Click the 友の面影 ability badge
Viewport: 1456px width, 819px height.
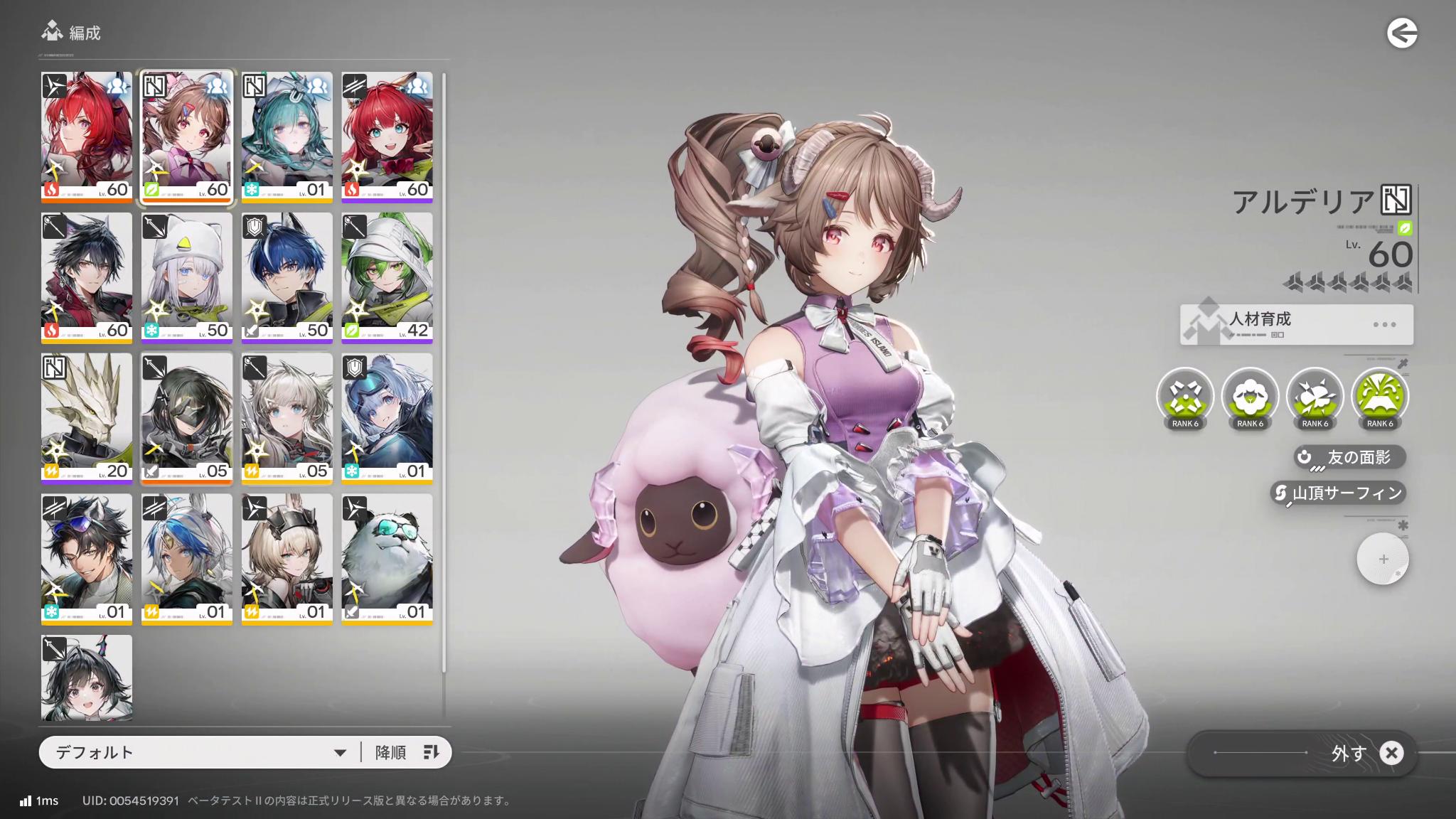pyautogui.click(x=1347, y=457)
